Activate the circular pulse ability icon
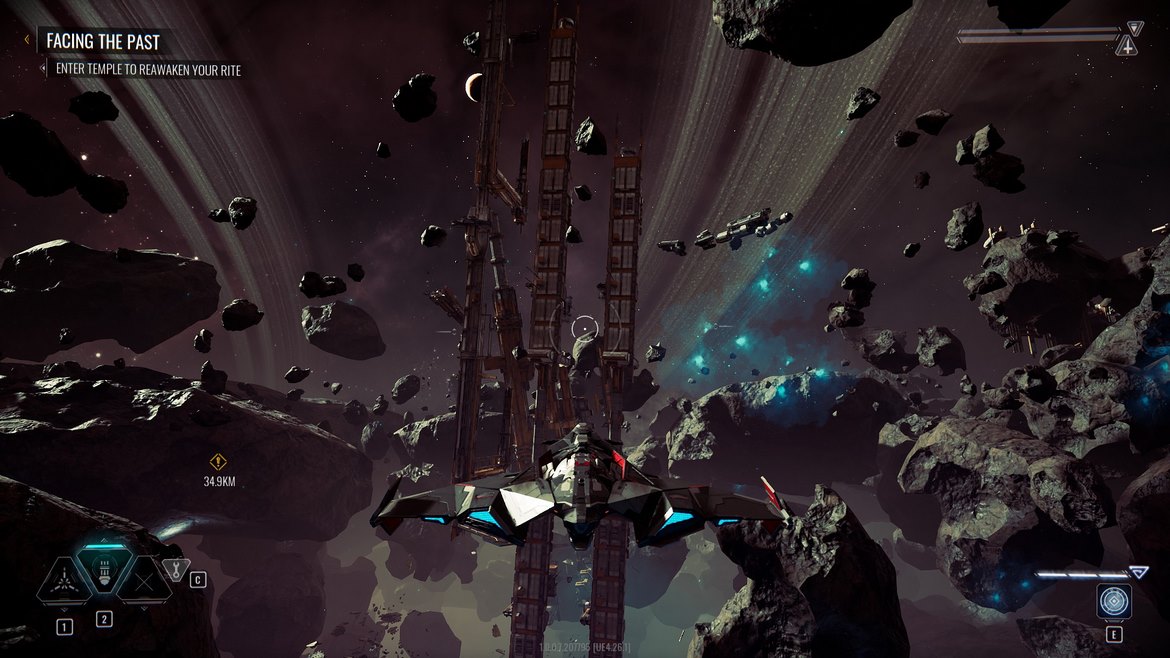Image resolution: width=1170 pixels, height=658 pixels. click(x=1113, y=601)
